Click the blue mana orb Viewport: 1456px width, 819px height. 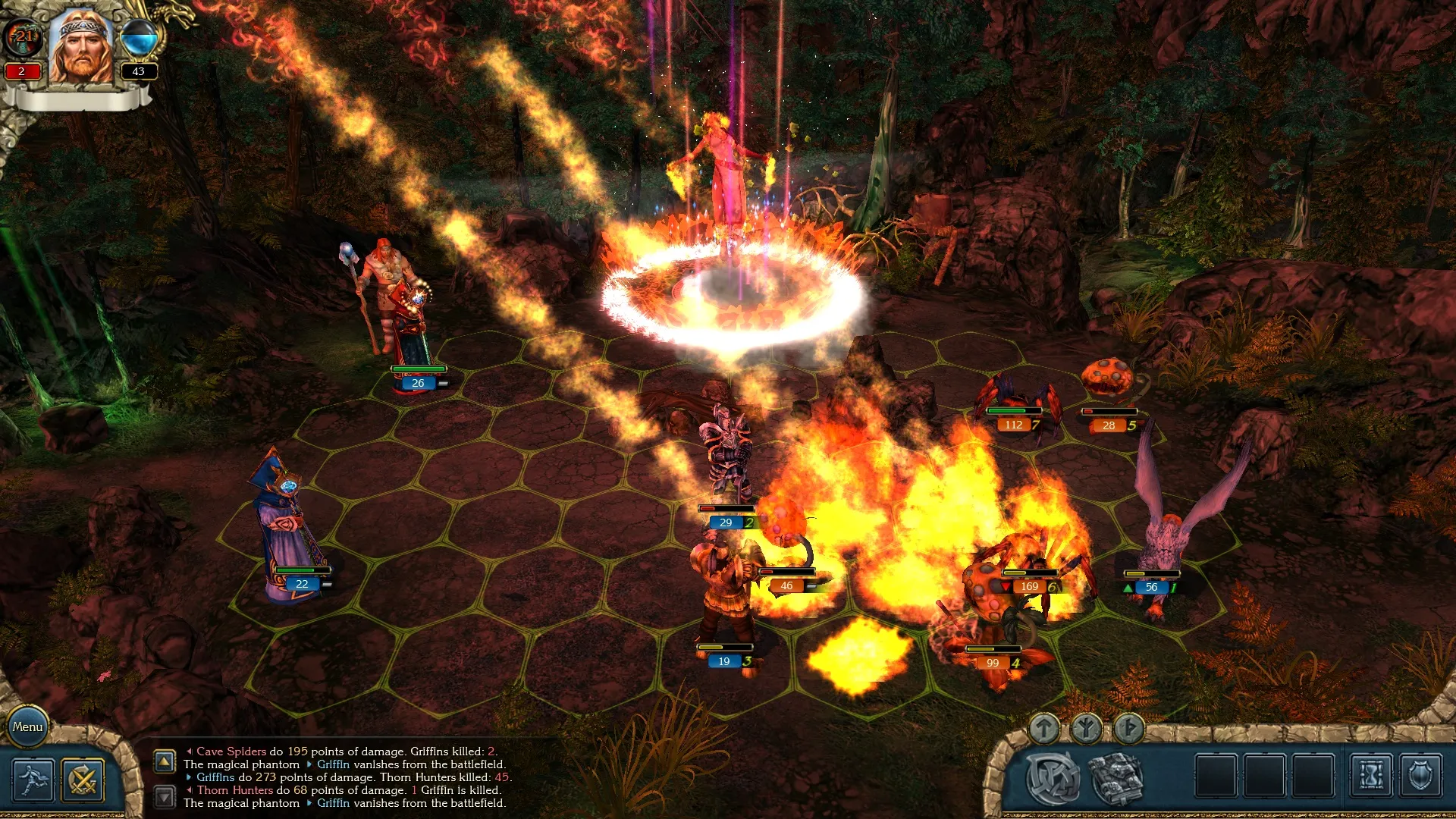[139, 38]
